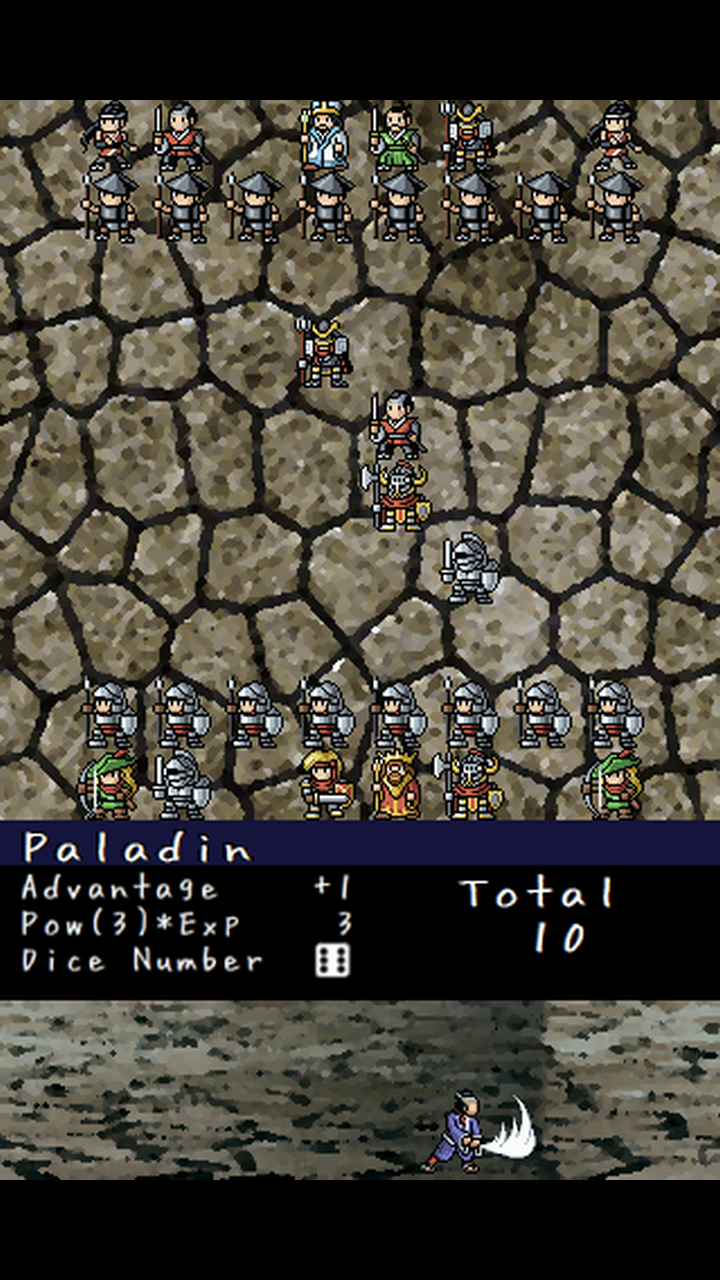720x1280 pixels.
Task: Select the green-robed samurai piece
Action: point(397,137)
